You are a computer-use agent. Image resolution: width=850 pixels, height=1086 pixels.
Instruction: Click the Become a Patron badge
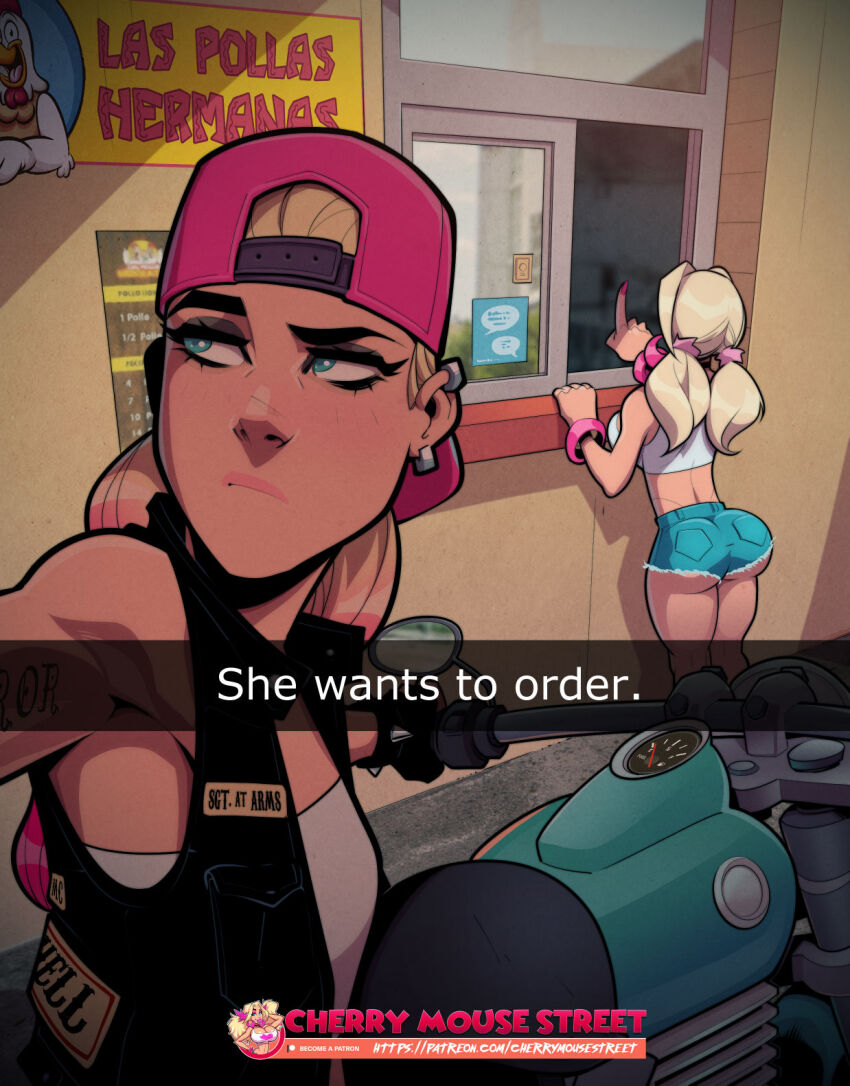[326, 1048]
